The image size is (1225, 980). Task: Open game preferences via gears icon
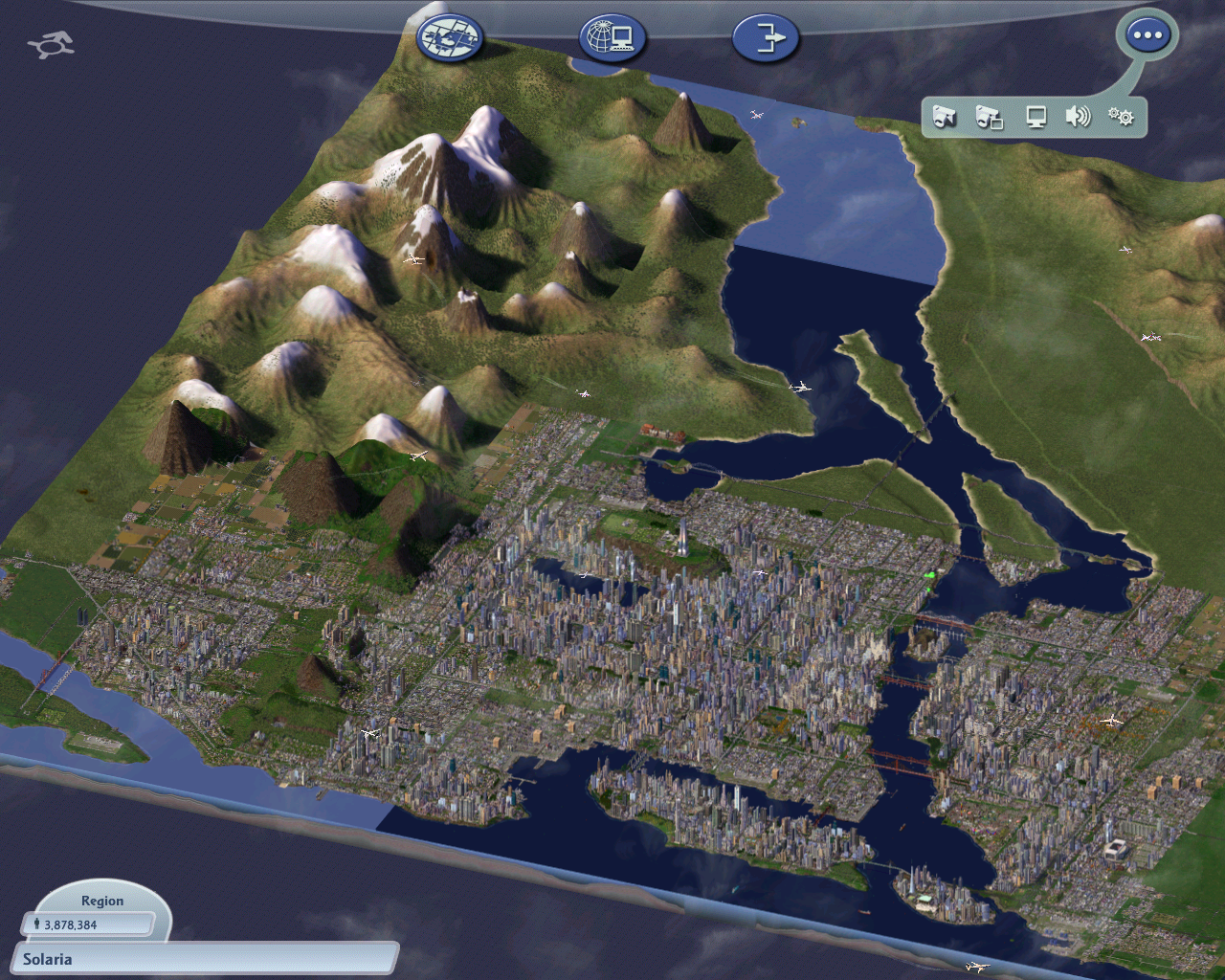pyautogui.click(x=1121, y=117)
